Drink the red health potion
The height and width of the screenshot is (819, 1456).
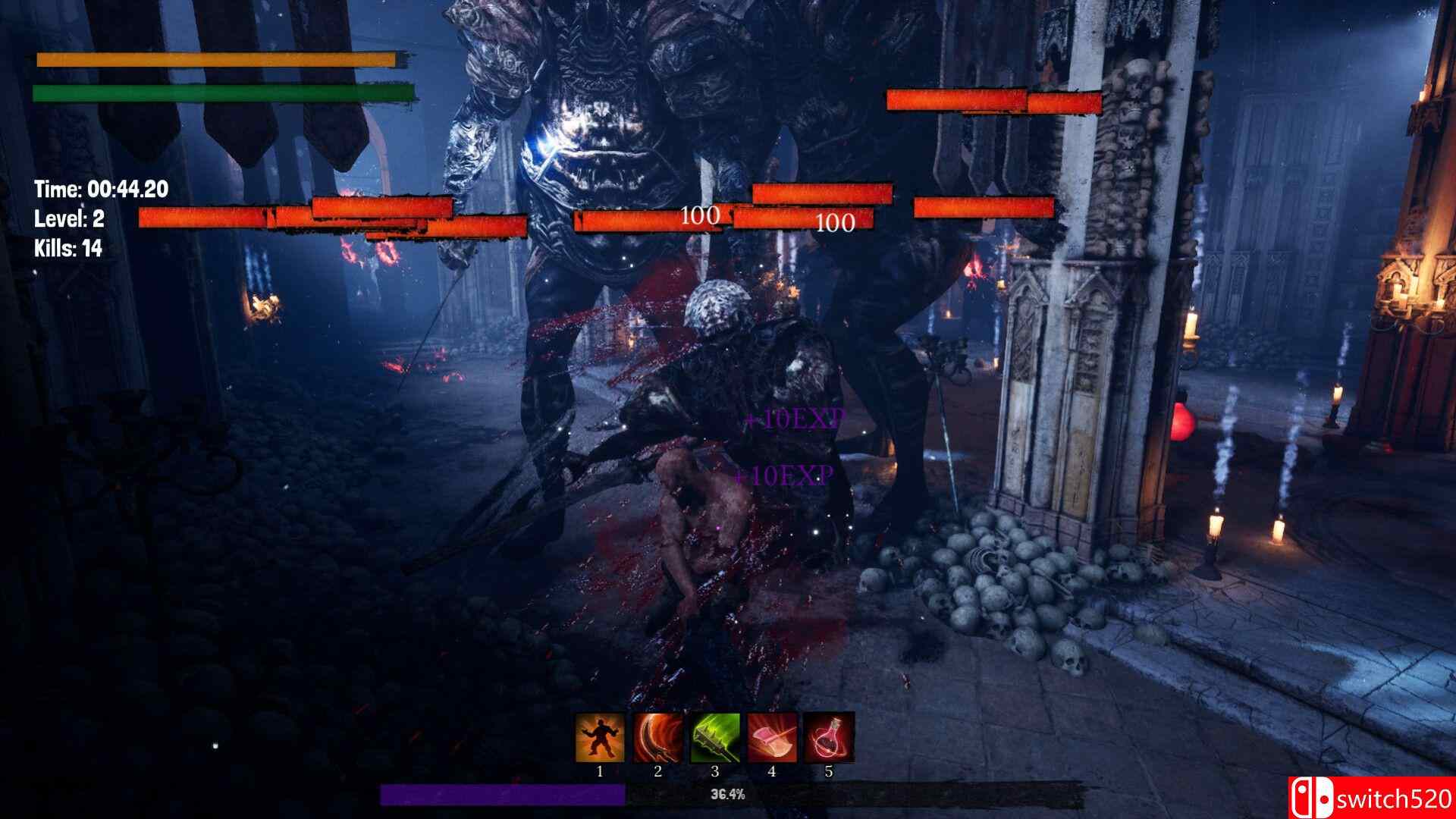tap(829, 737)
